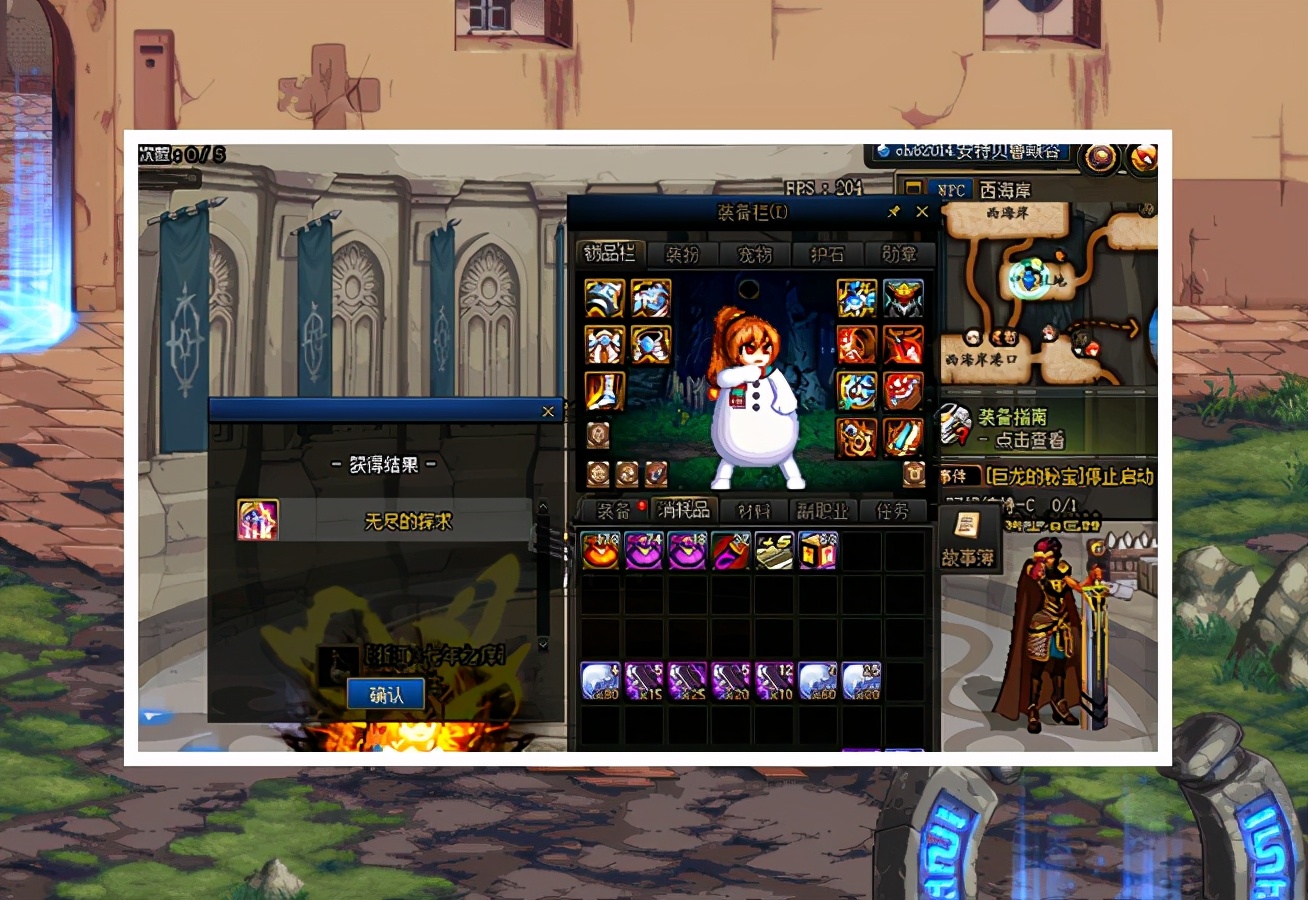
Task: Open the 材料 materials tab
Action: 754,510
